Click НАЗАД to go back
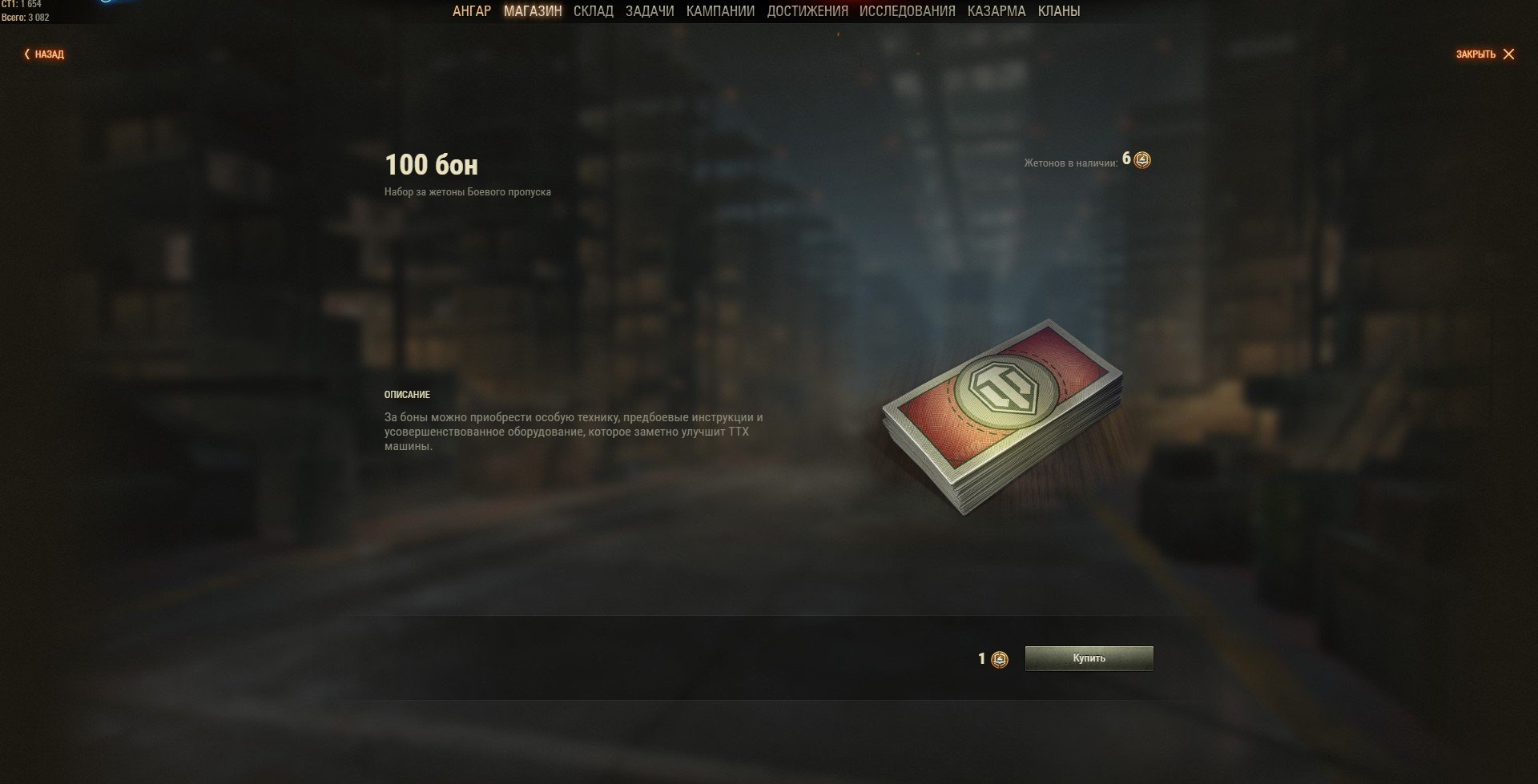 tap(48, 54)
